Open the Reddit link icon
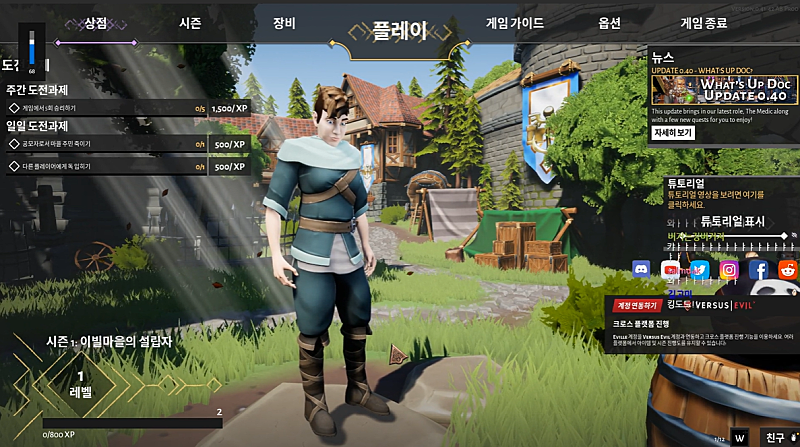800x447 pixels. [x=788, y=269]
